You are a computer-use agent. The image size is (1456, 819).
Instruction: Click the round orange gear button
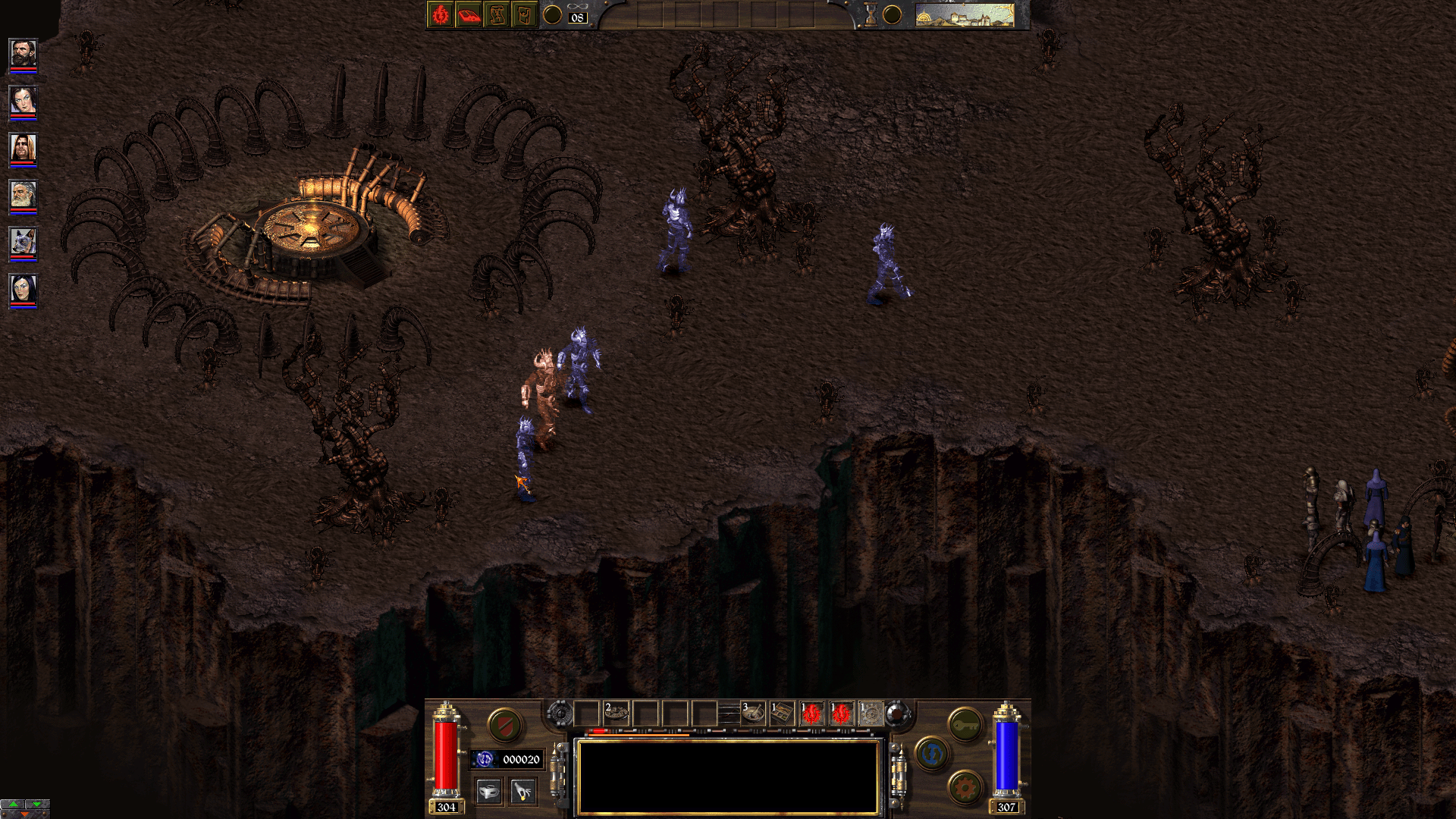coord(965,789)
